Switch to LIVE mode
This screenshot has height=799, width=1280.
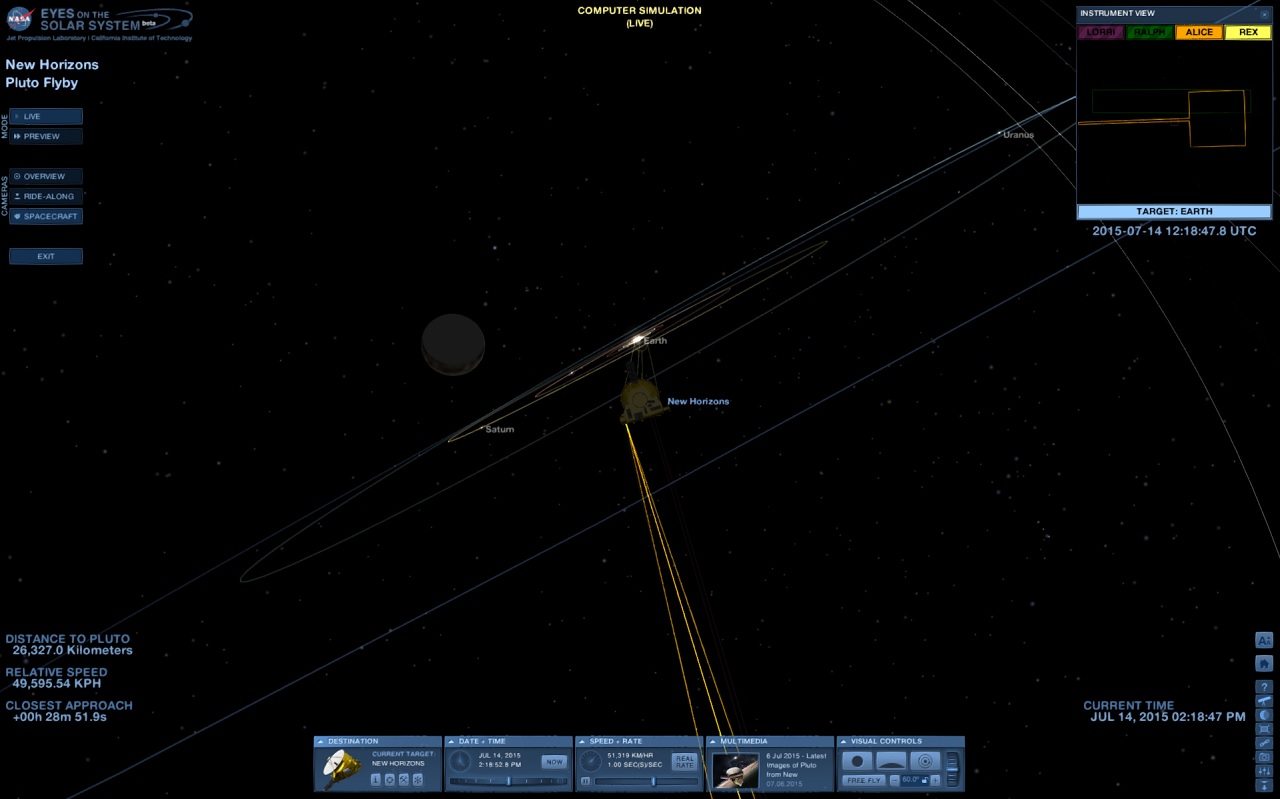coord(46,116)
